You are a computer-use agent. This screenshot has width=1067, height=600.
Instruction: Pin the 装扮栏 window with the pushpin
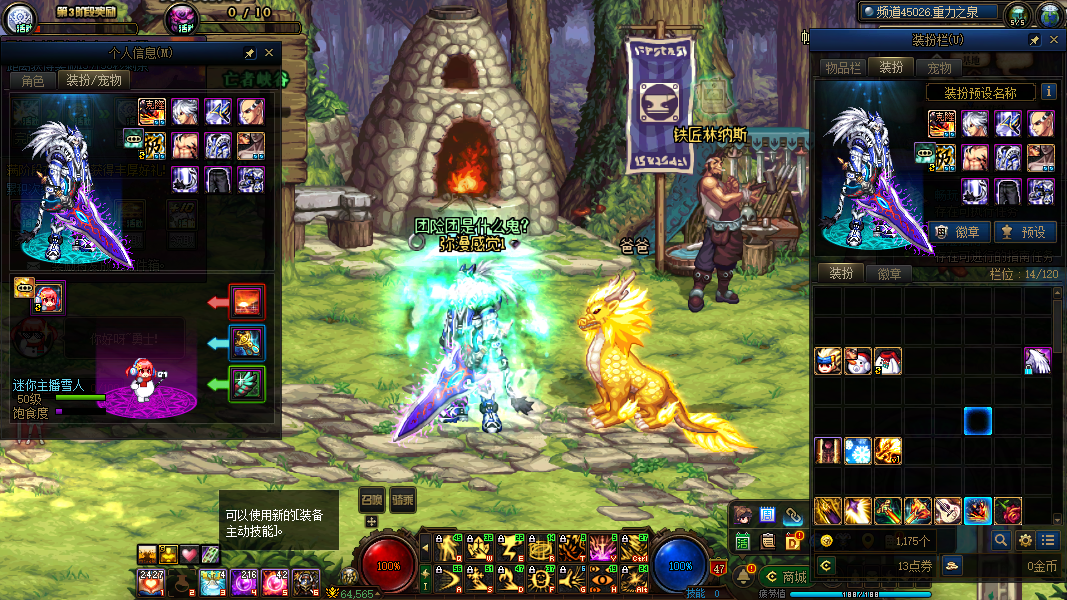tap(1035, 40)
